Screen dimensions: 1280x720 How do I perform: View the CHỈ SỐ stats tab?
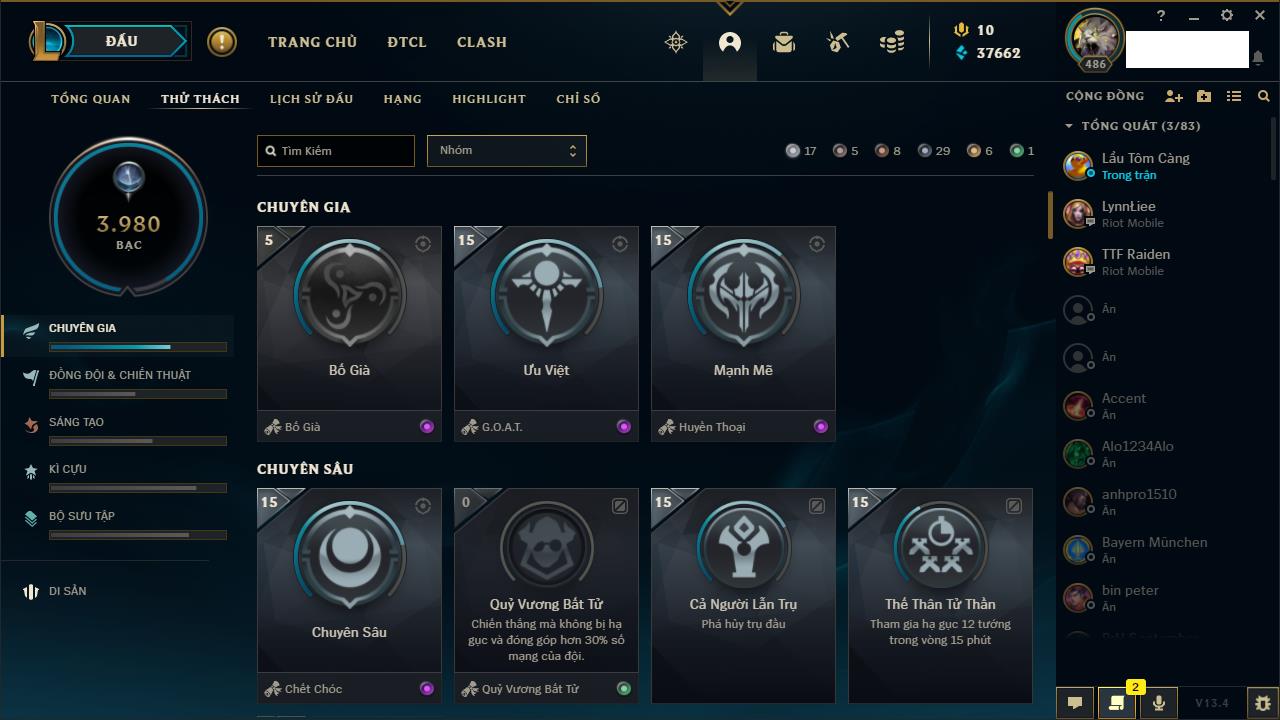[578, 99]
